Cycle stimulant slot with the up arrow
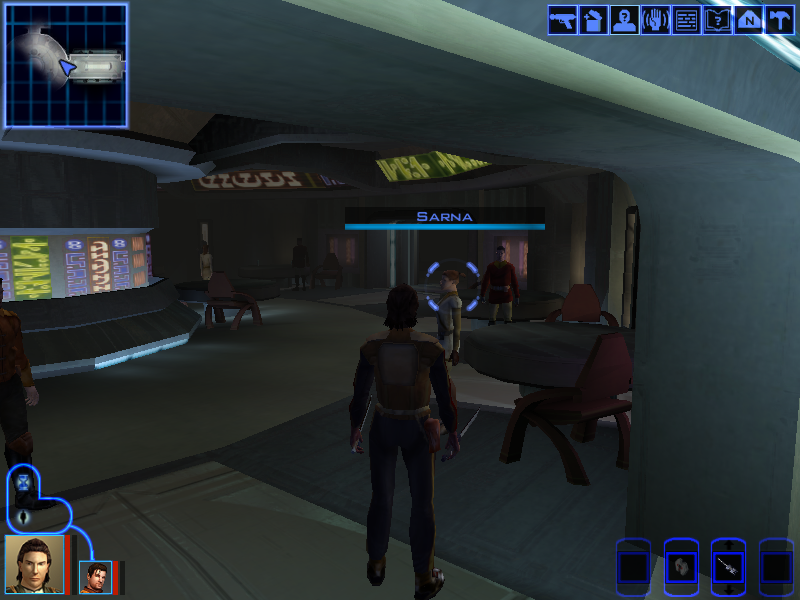The height and width of the screenshot is (600, 800). coord(729,544)
